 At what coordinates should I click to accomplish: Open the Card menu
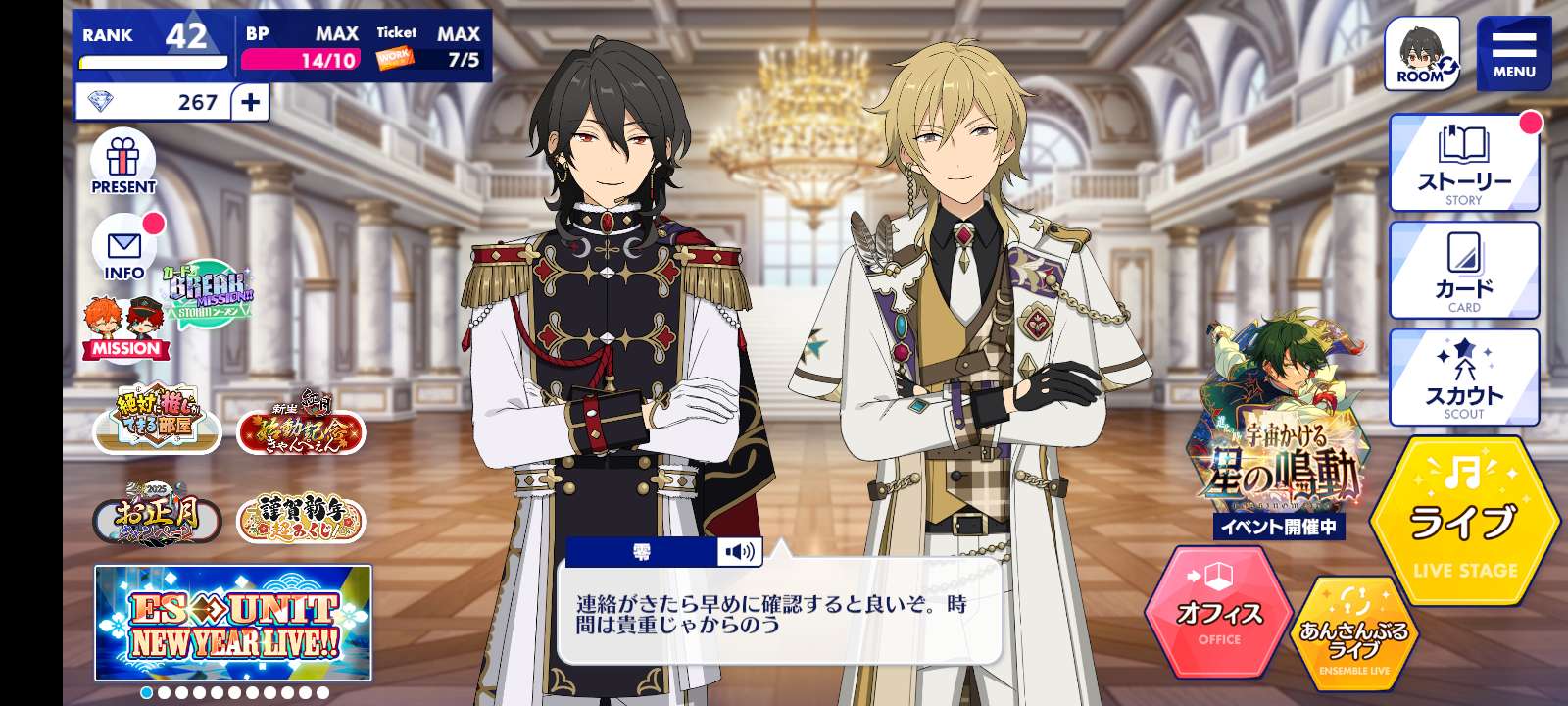(x=1464, y=272)
